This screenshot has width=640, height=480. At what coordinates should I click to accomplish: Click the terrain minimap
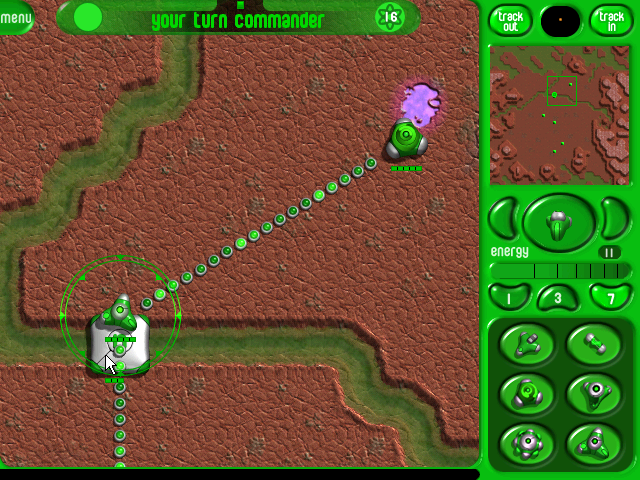point(560,115)
